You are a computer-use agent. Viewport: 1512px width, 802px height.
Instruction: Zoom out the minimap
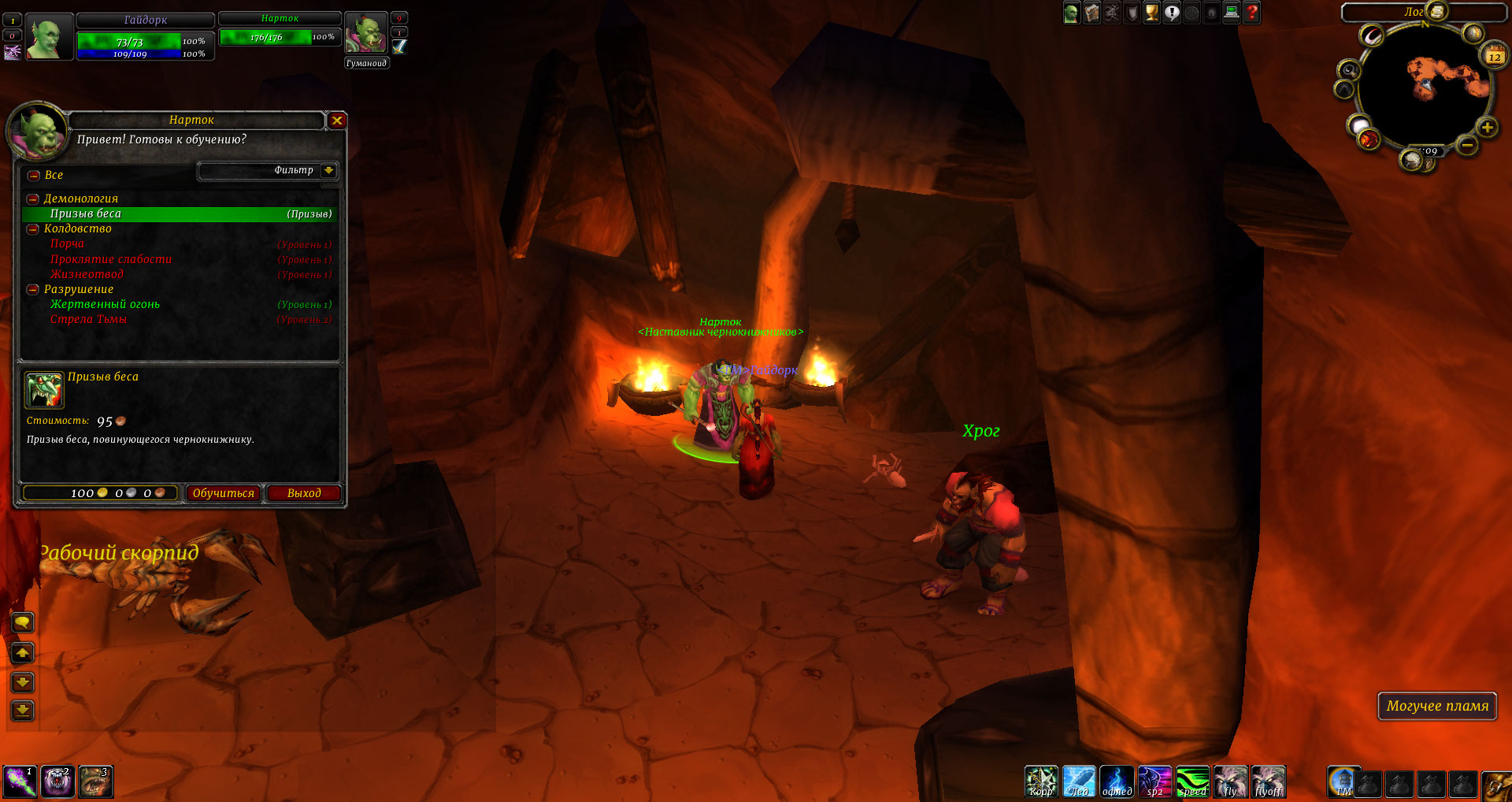(x=1466, y=145)
